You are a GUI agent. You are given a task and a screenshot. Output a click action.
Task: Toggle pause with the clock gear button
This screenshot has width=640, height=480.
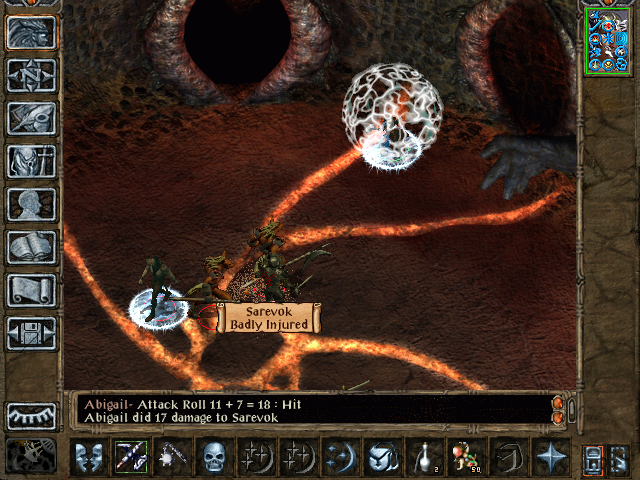(x=32, y=457)
